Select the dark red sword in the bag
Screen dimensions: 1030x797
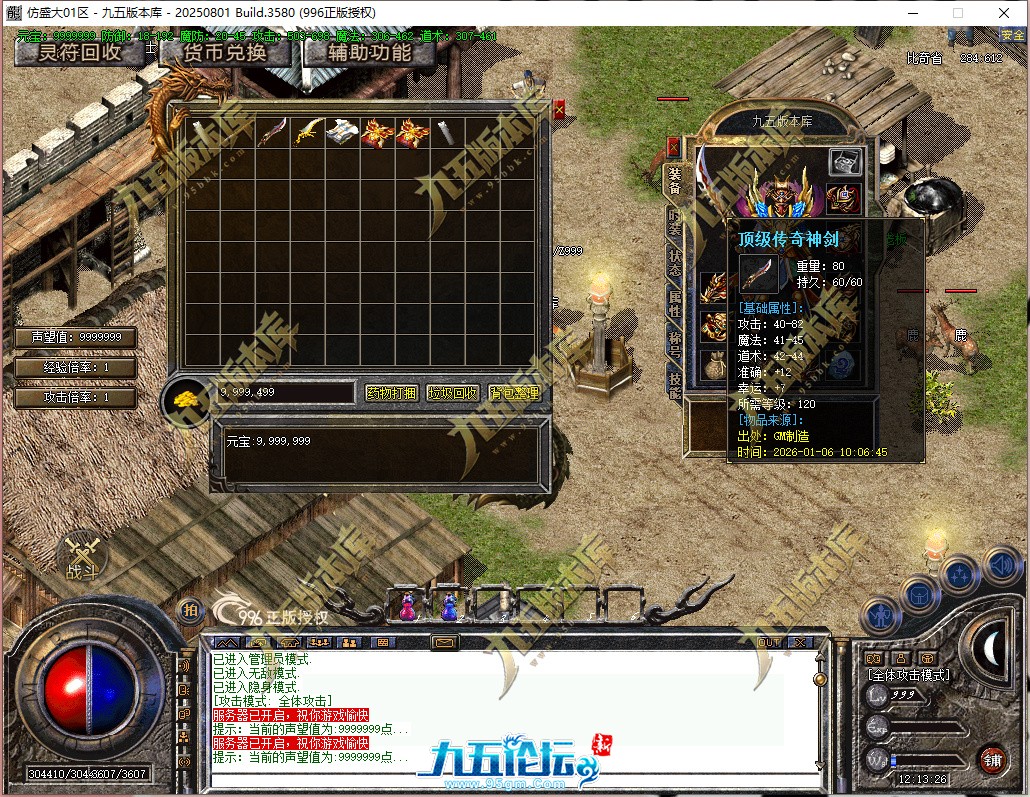click(271, 132)
